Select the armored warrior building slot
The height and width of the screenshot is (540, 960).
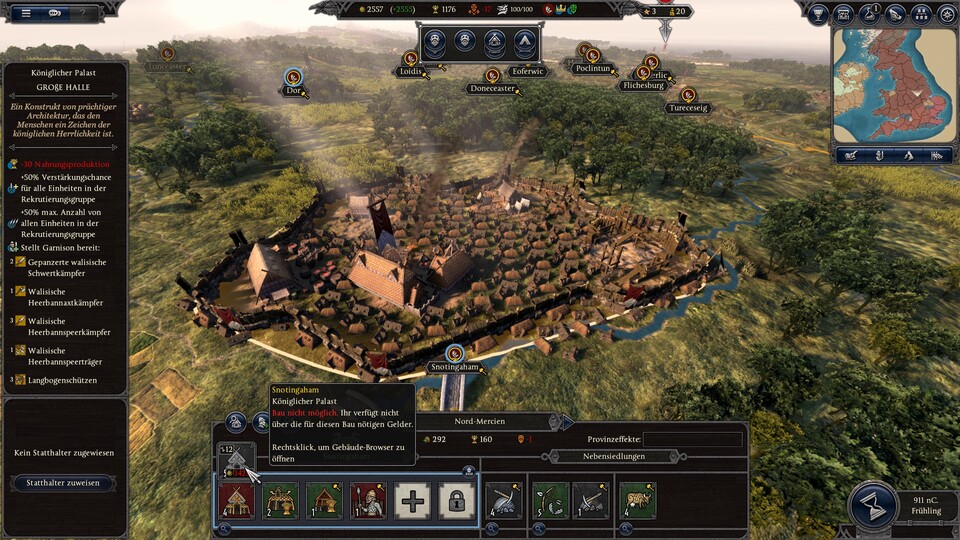[x=369, y=500]
